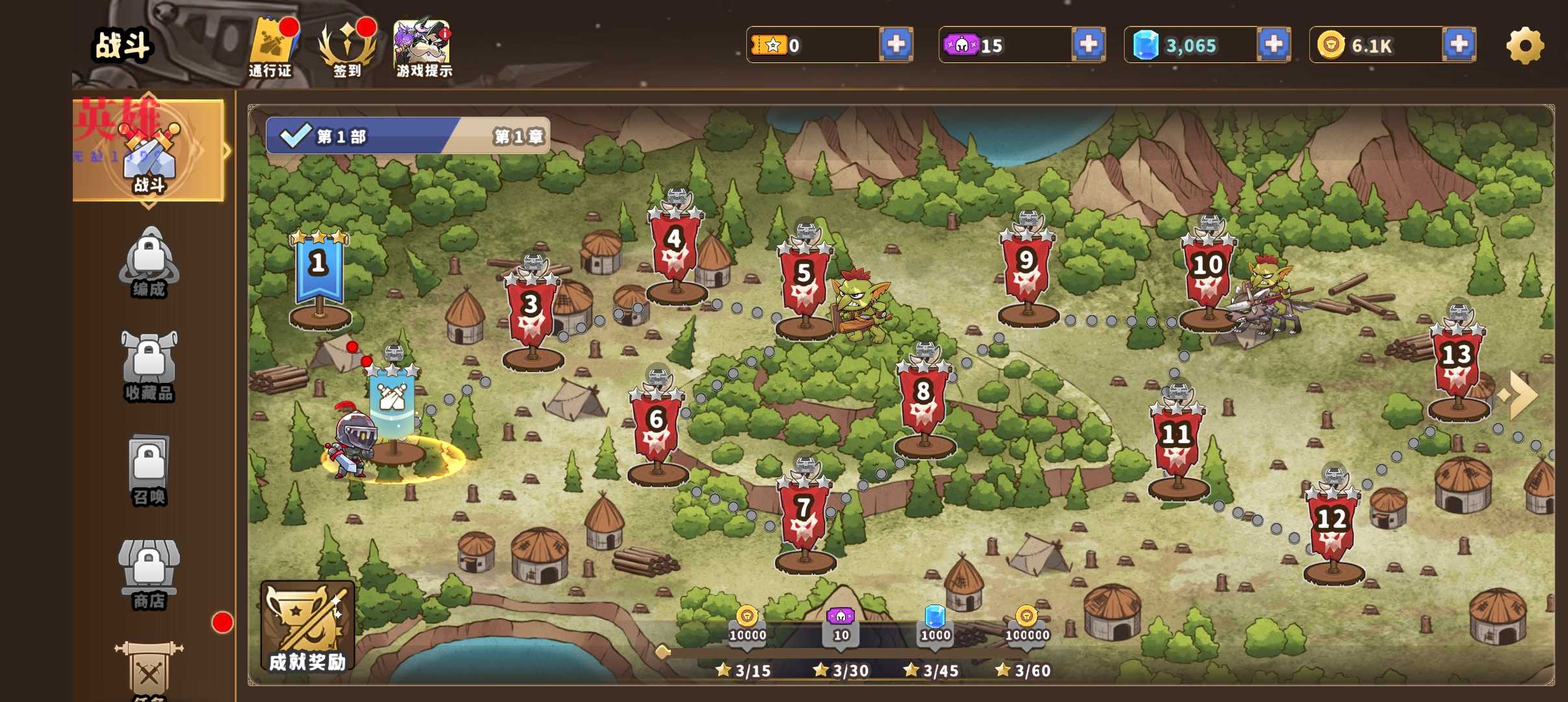Show the 游戏提示 game tips
This screenshot has height=702, width=1568.
[x=423, y=48]
